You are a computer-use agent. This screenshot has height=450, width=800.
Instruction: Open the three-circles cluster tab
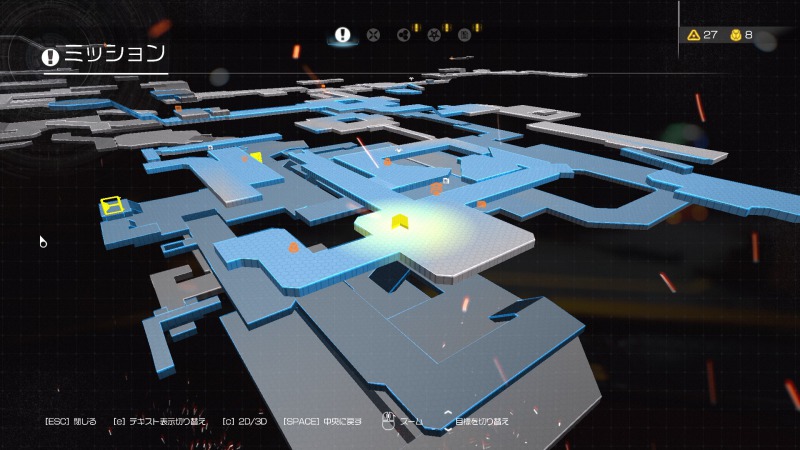coord(404,34)
